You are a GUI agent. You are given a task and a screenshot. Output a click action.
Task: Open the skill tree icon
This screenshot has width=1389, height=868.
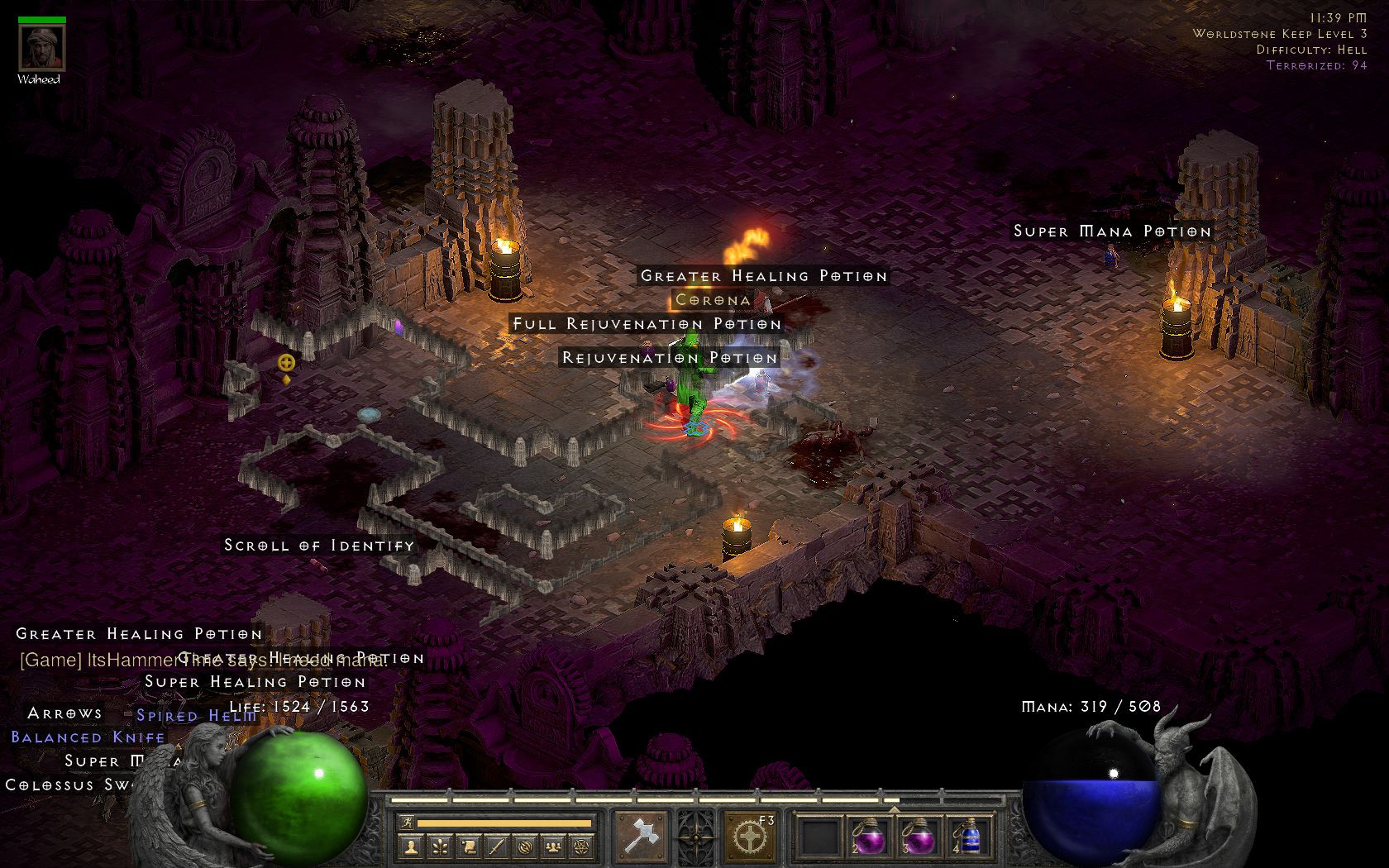[x=438, y=847]
